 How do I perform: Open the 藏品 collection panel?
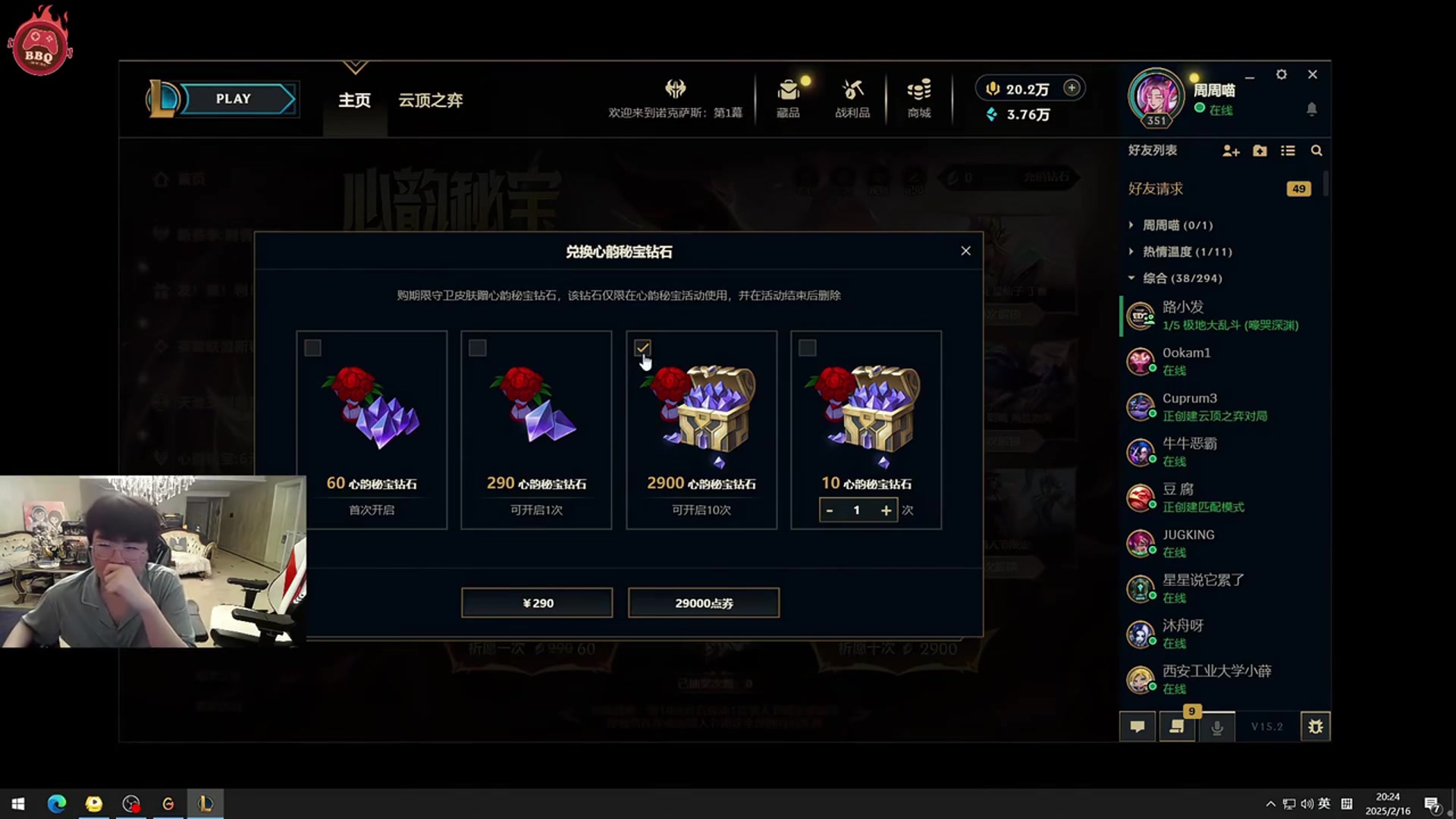point(788,99)
